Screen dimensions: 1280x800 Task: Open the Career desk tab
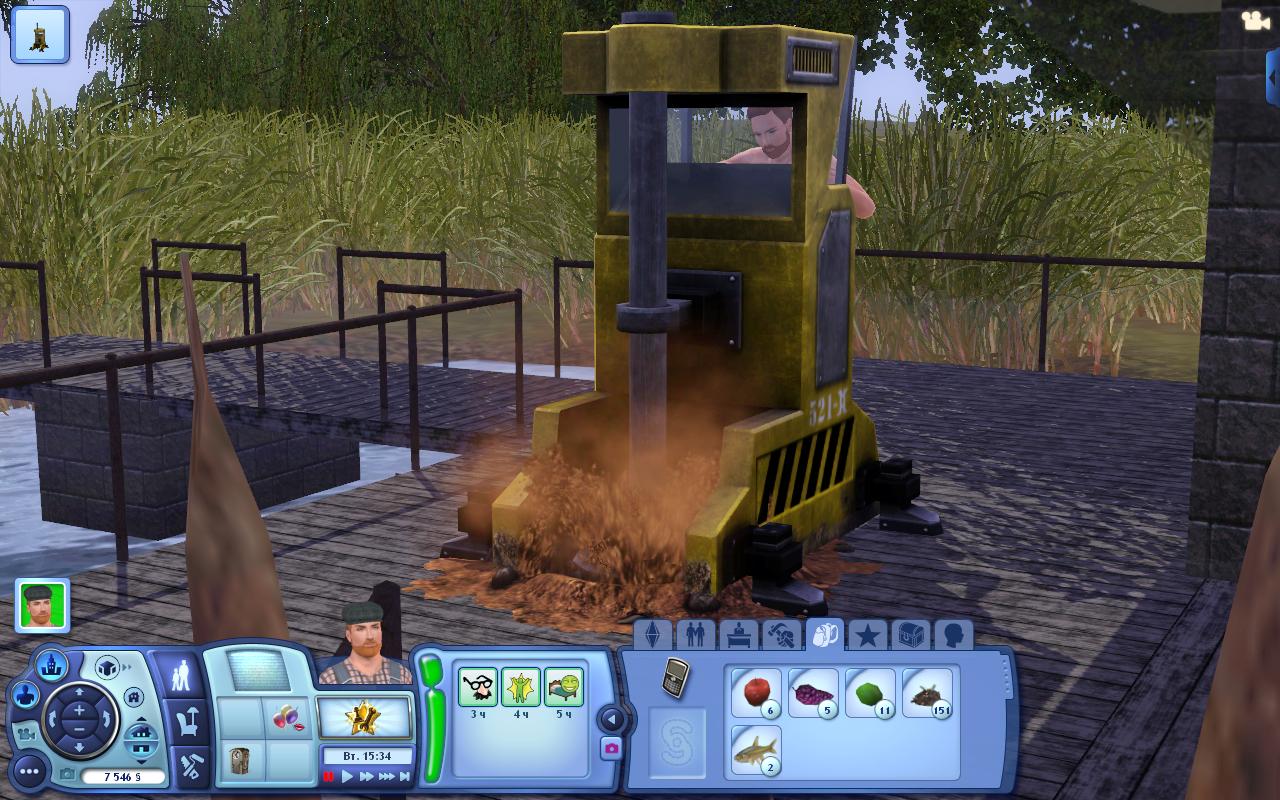(738, 635)
